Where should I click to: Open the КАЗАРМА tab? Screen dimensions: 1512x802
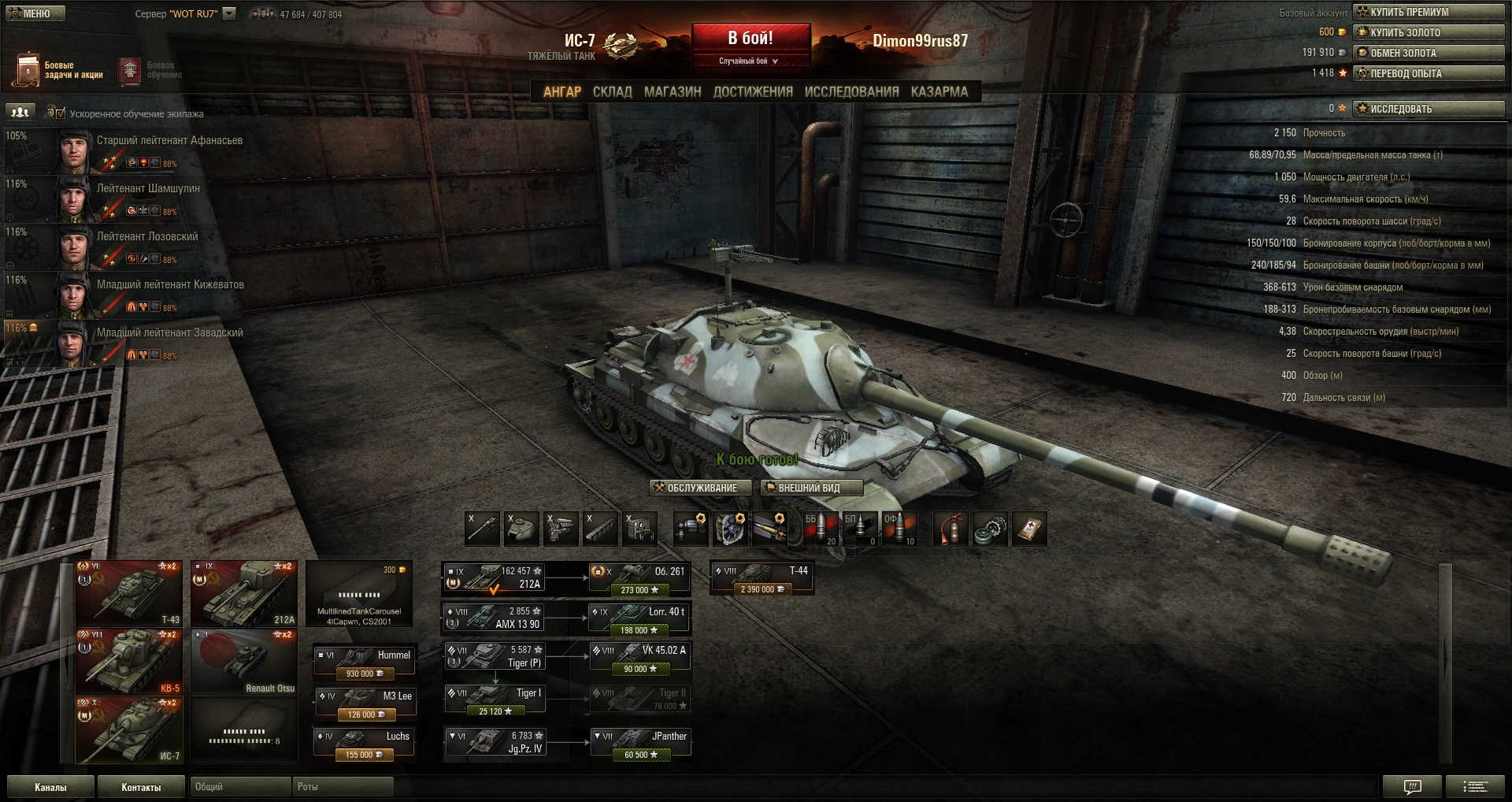939,91
